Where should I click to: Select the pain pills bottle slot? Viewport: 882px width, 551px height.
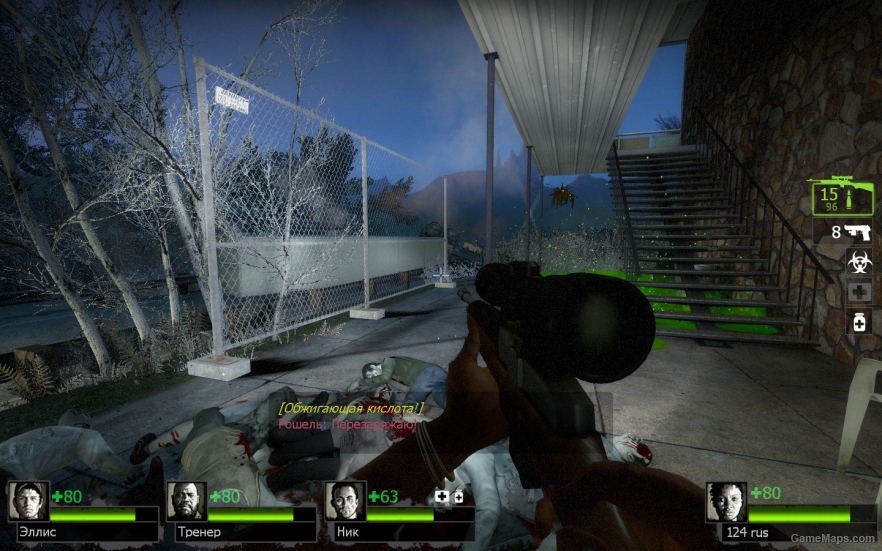[x=858, y=322]
